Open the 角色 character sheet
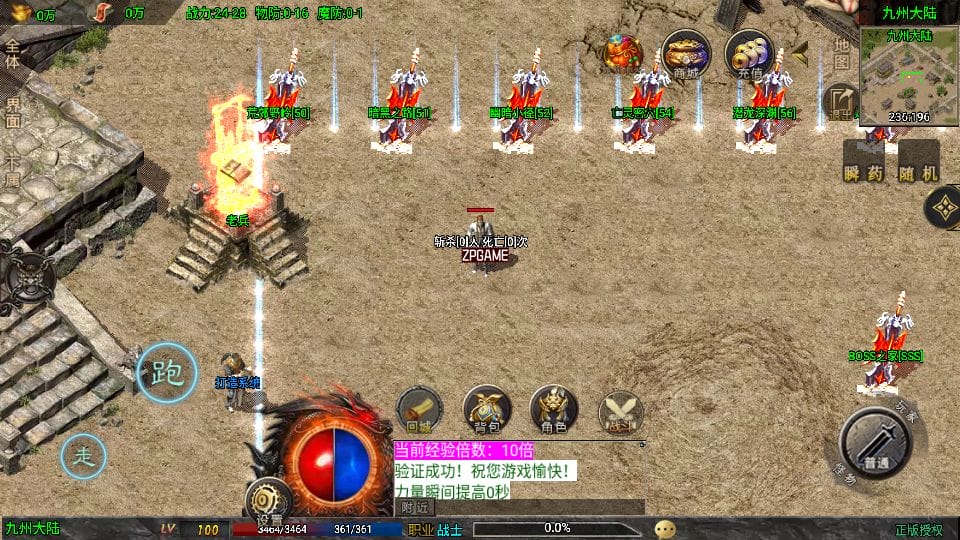The image size is (960, 540). (x=553, y=410)
